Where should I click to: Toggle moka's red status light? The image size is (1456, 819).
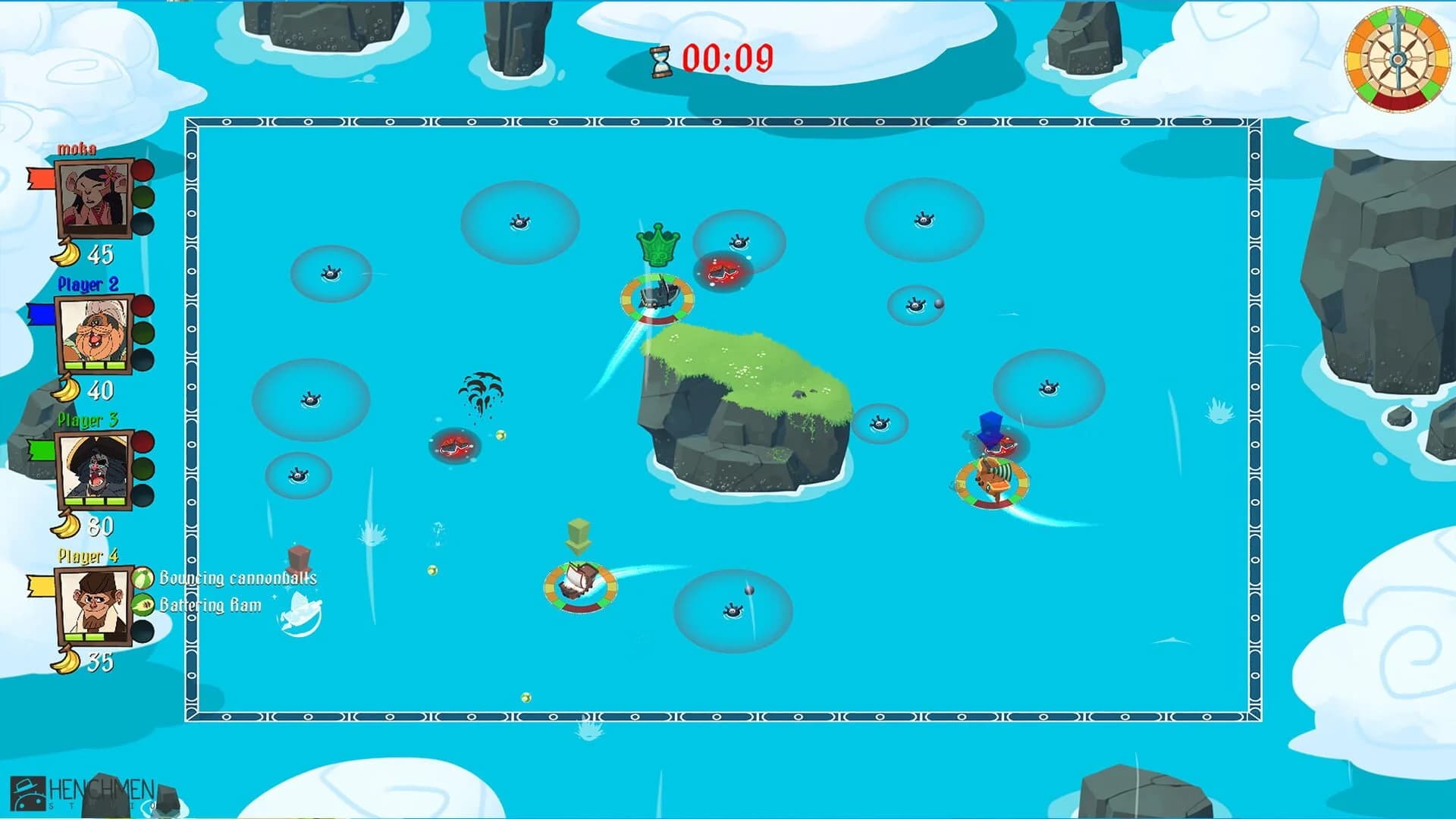141,171
